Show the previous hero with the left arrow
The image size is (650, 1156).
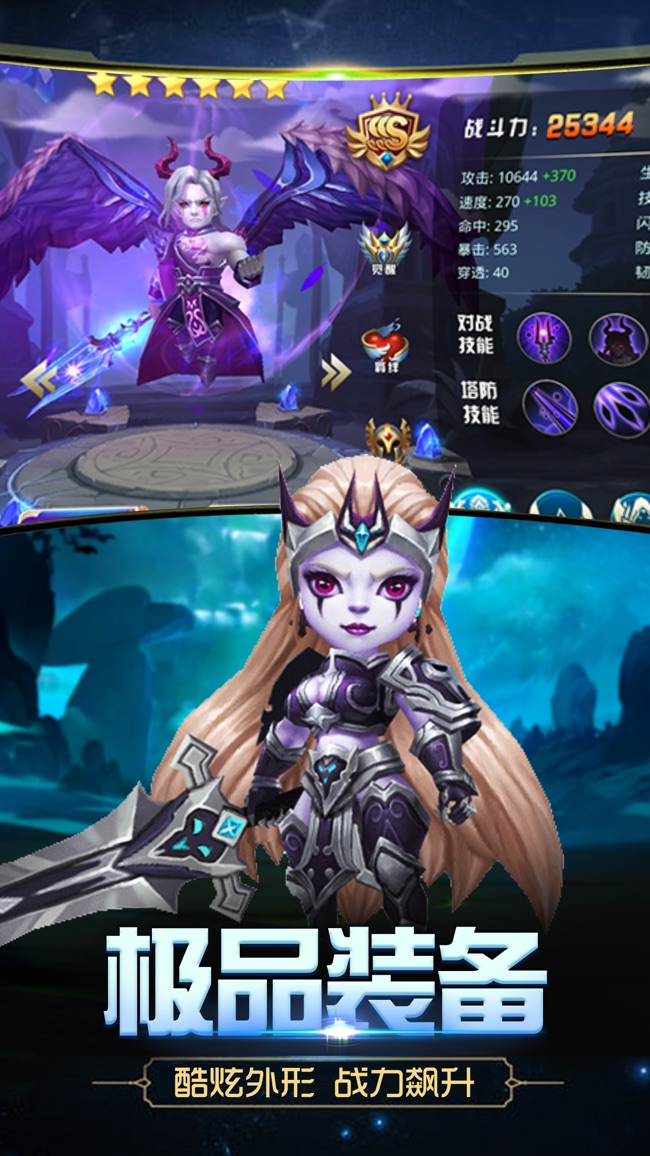38,377
